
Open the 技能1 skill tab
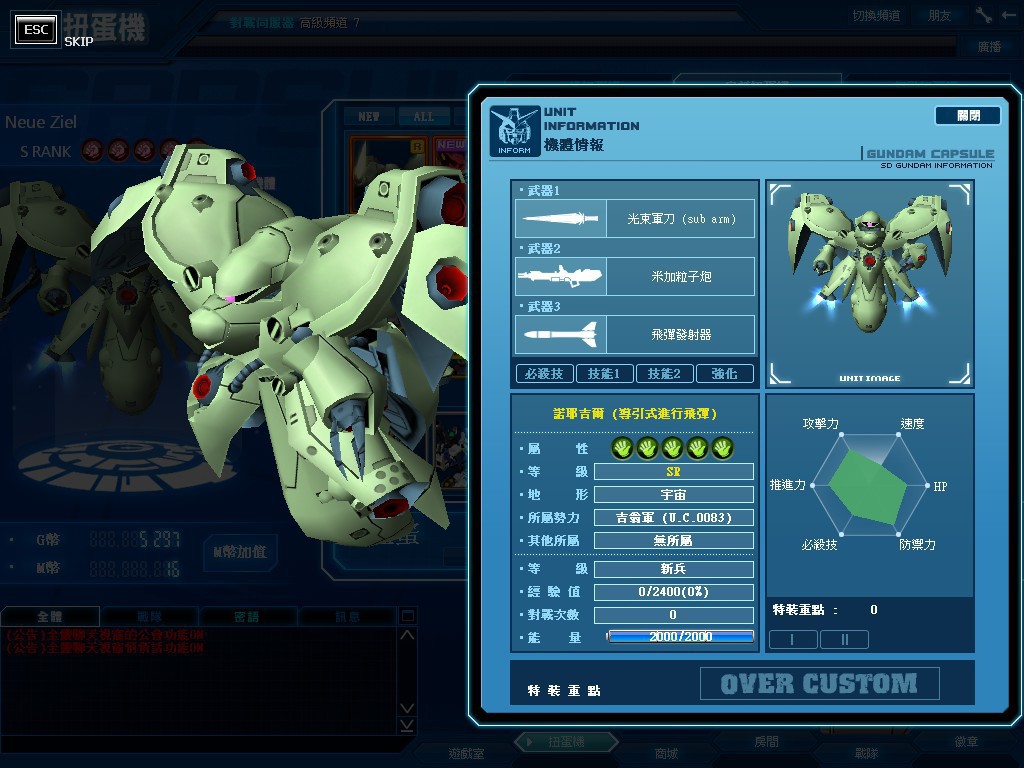(x=604, y=374)
